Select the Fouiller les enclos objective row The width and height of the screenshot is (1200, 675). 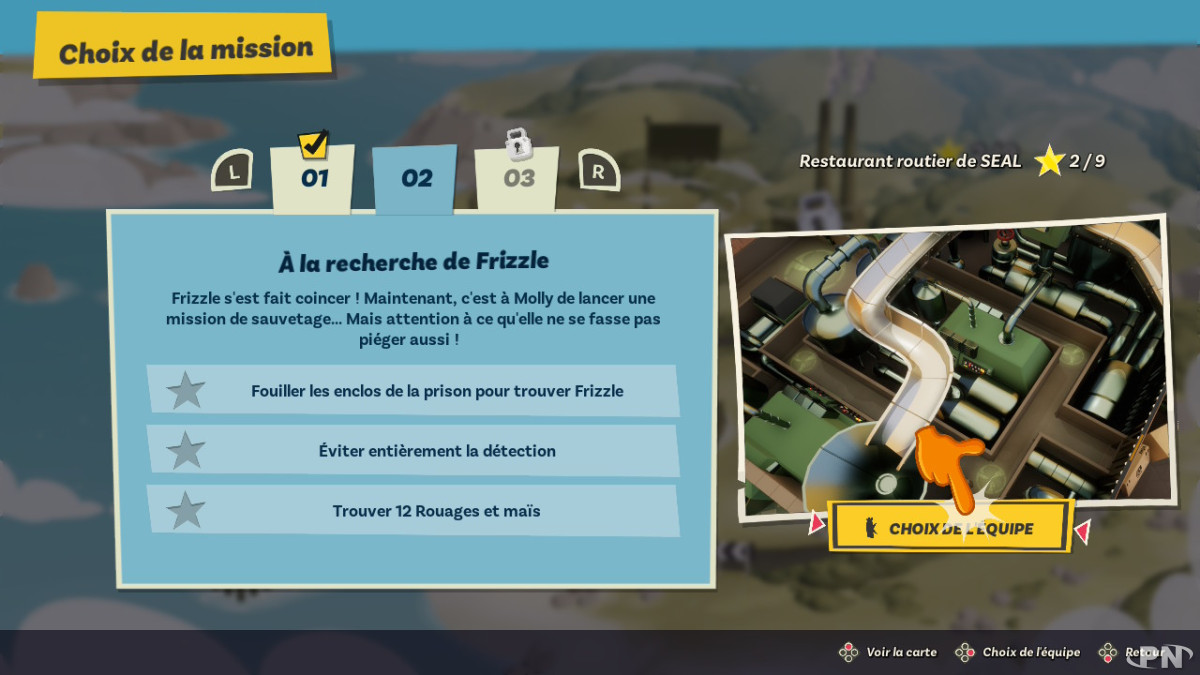(413, 391)
